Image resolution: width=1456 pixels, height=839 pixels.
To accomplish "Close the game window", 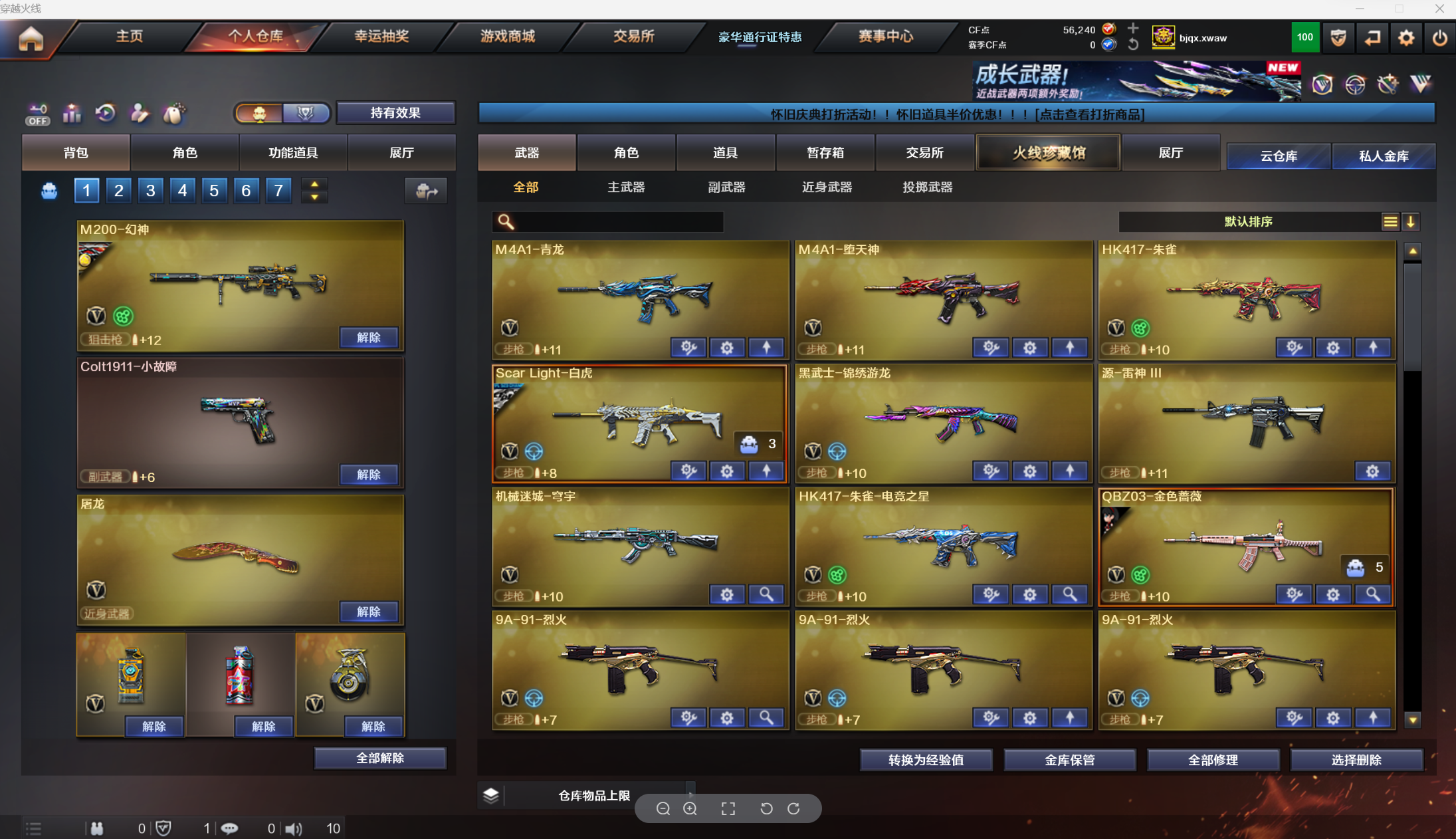I will 1439,9.
